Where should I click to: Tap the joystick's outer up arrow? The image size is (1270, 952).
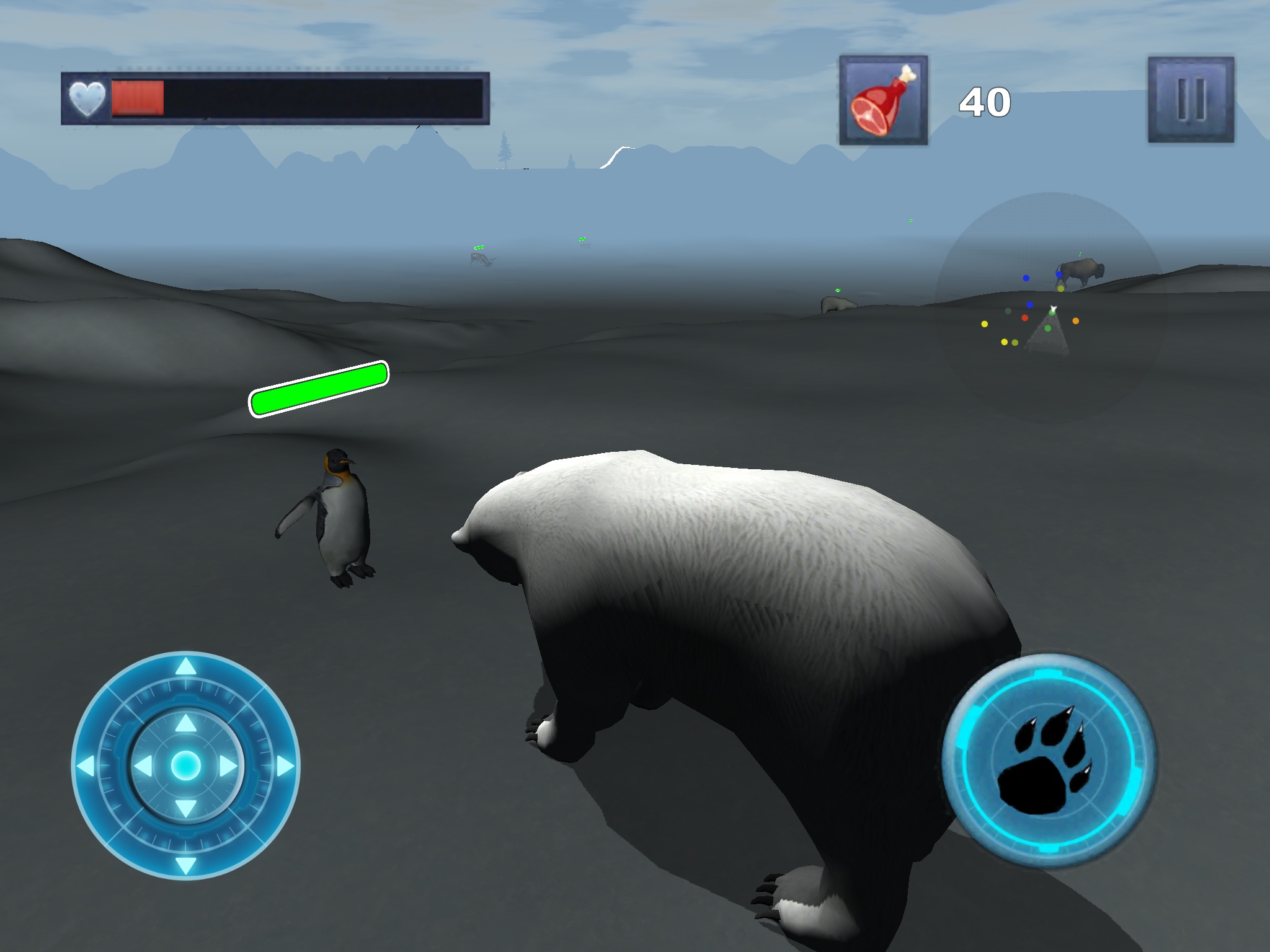point(186,668)
